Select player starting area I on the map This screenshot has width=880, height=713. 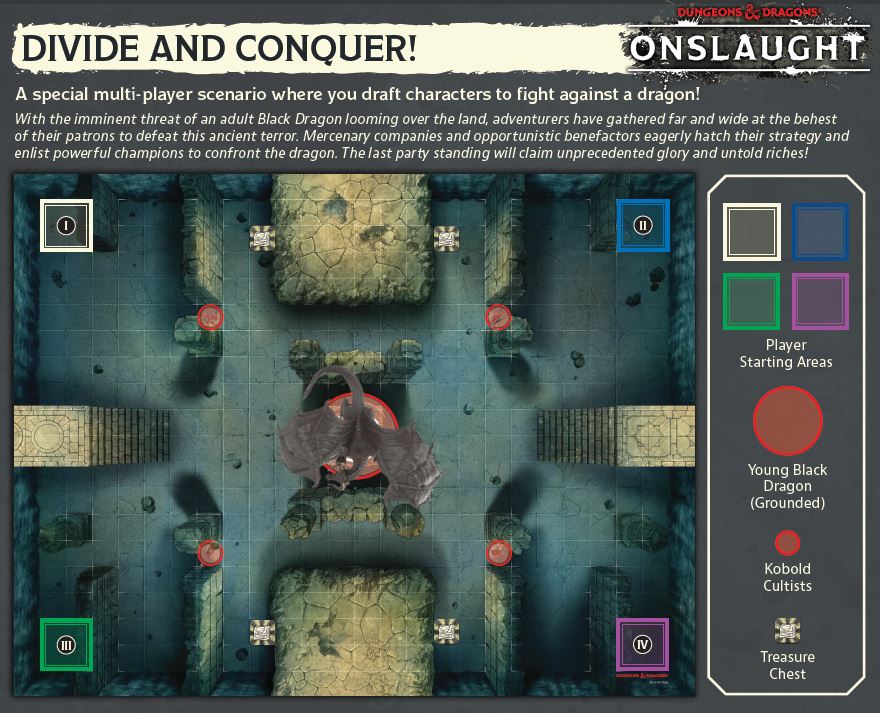66,225
